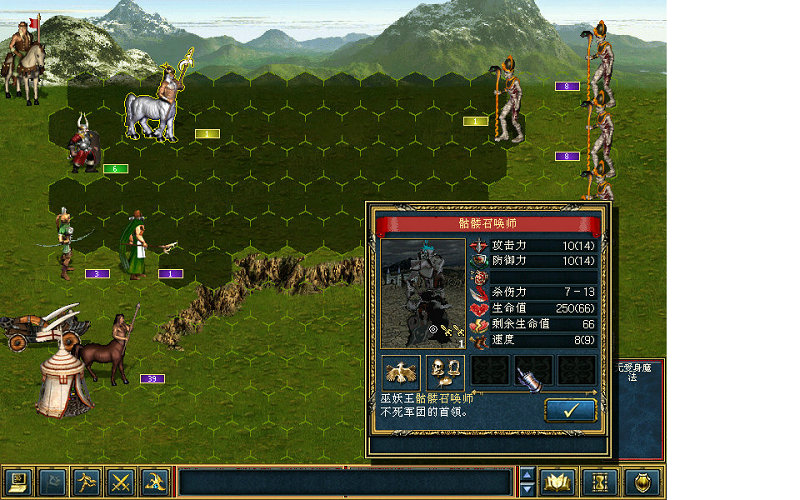The height and width of the screenshot is (500, 800).
Task: Select the skull ability icon in creature panel
Action: (x=444, y=371)
